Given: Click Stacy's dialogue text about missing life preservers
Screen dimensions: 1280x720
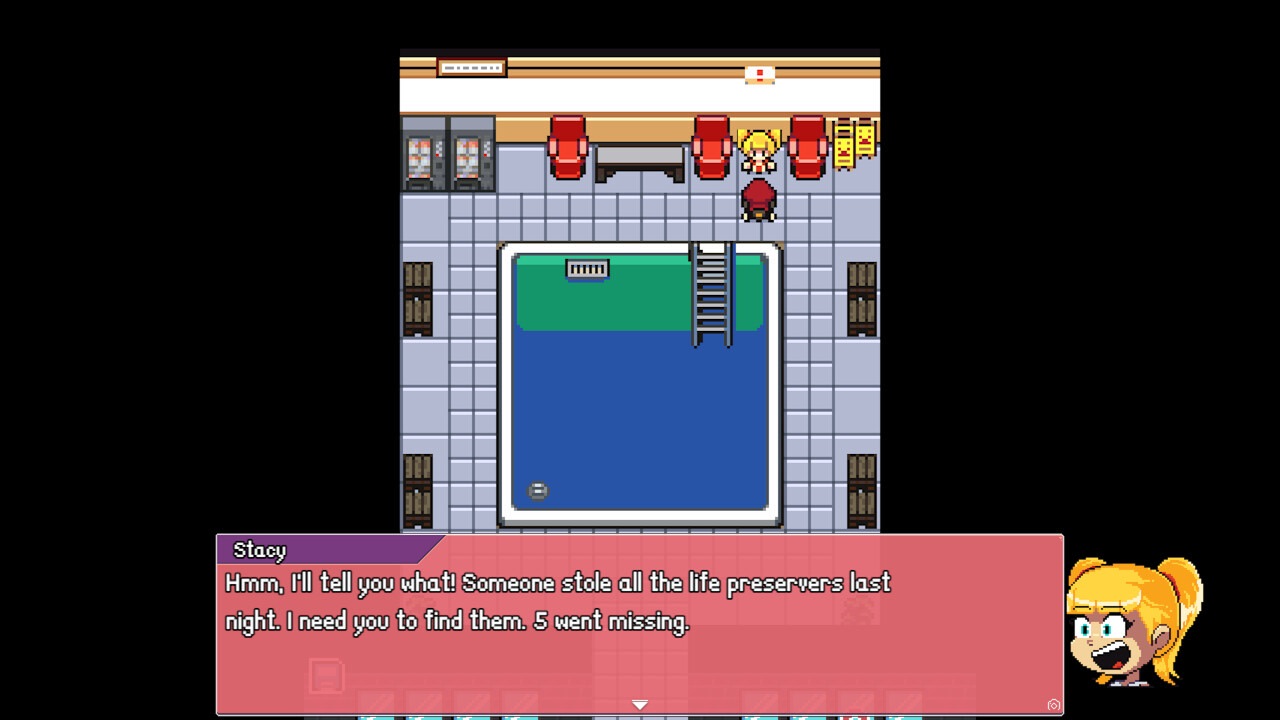Looking at the screenshot, I should (x=556, y=601).
